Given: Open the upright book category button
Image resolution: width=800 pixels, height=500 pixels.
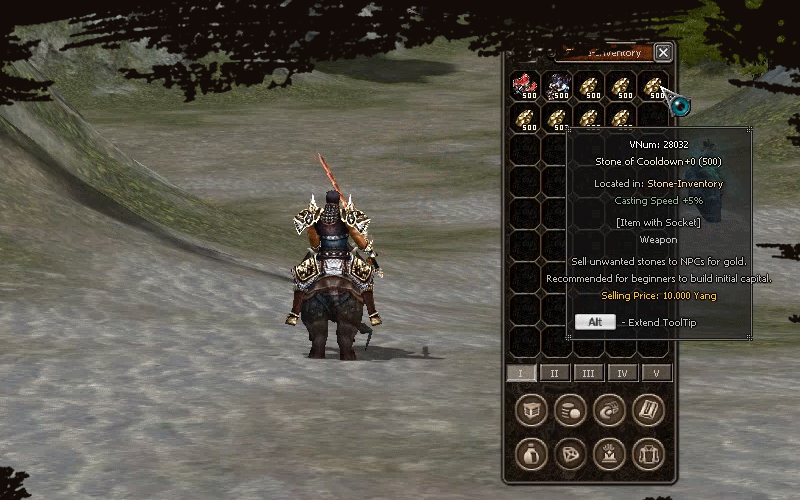Looking at the screenshot, I should pyautogui.click(x=648, y=410).
